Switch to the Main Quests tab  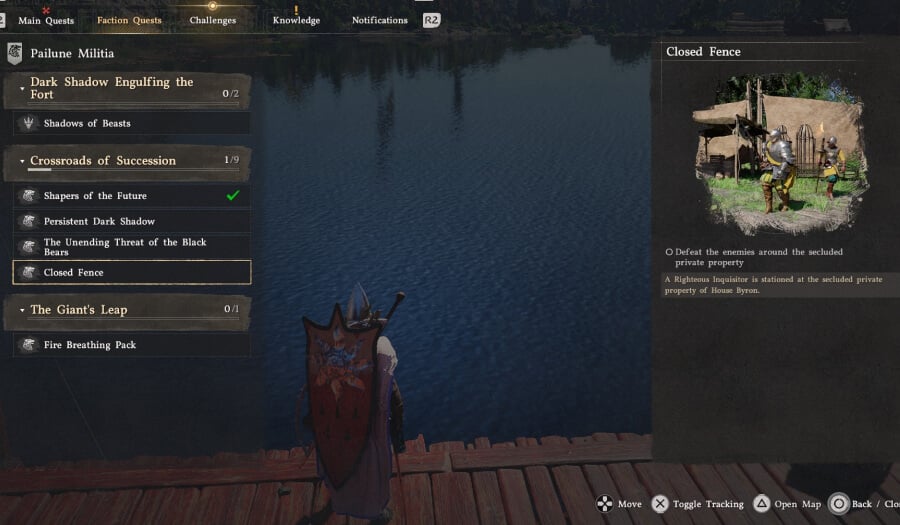45,20
